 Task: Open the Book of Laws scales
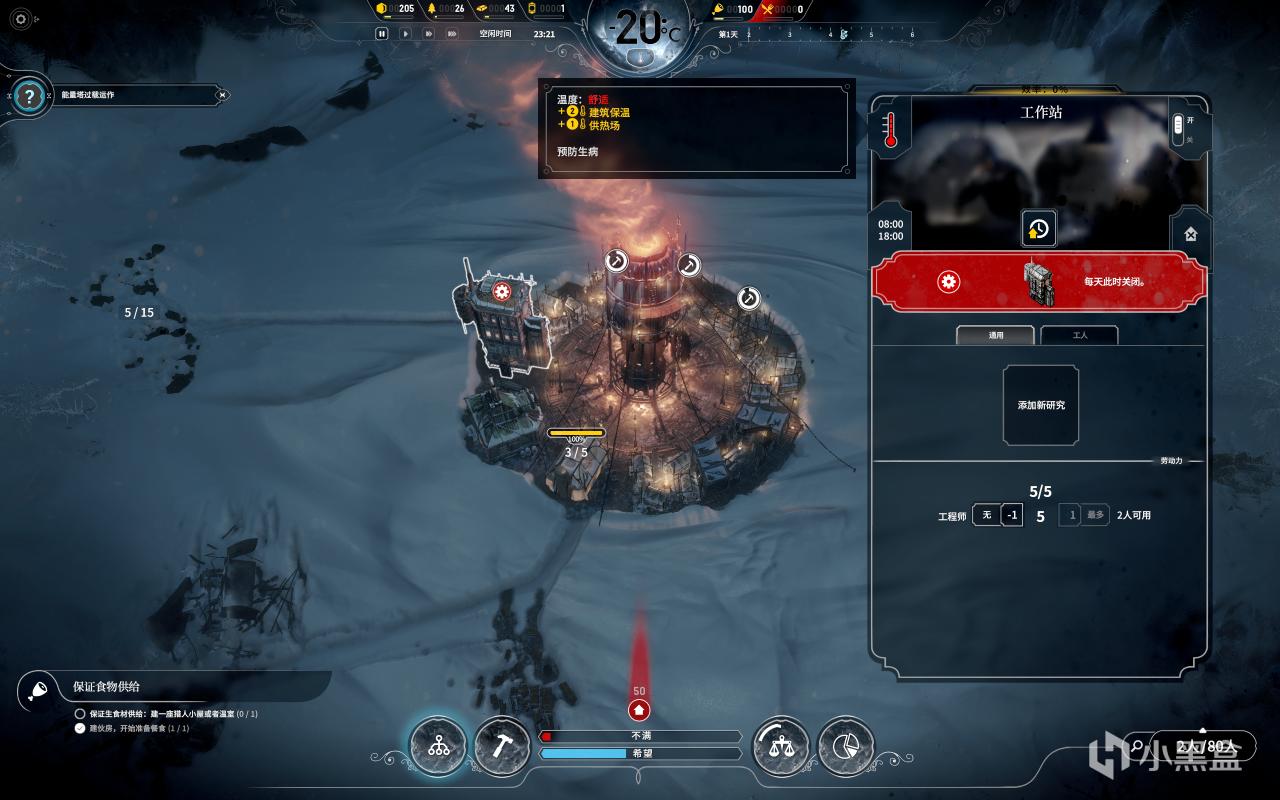(781, 746)
